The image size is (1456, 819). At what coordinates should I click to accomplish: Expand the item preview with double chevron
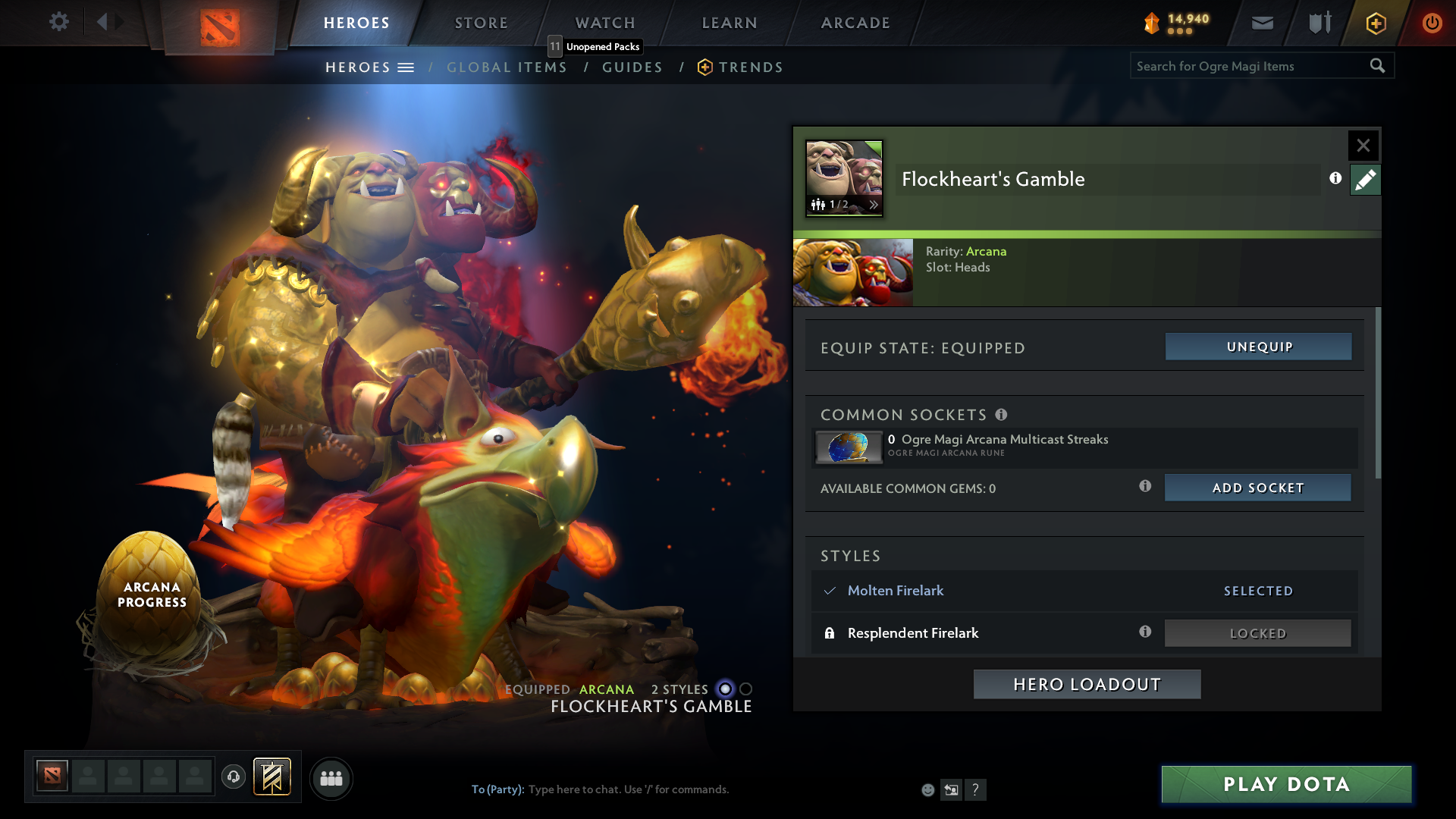[x=874, y=204]
